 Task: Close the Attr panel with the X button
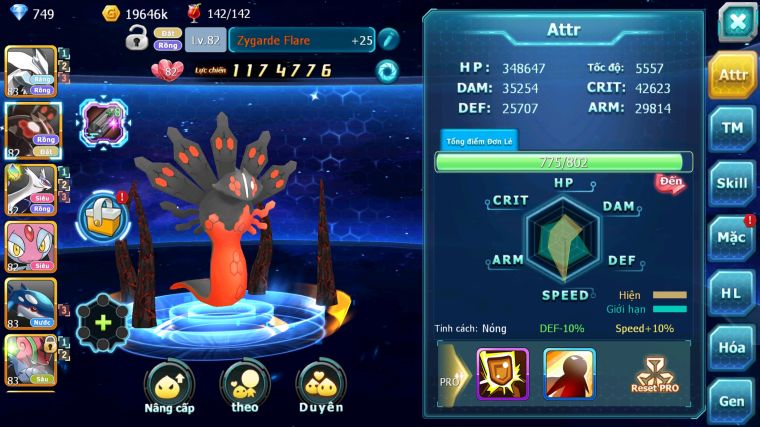tap(736, 21)
